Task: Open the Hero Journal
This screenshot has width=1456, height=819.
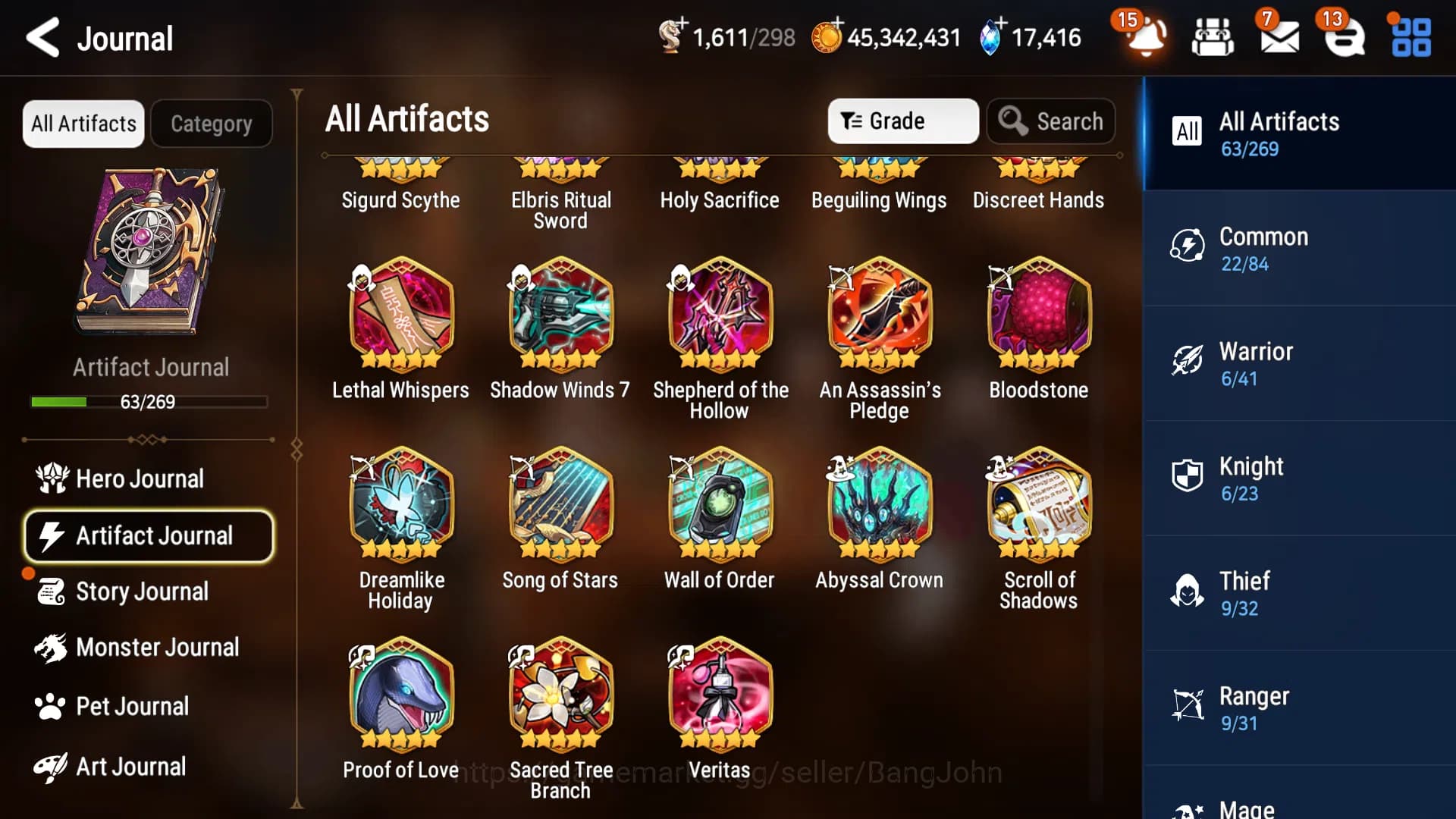Action: point(140,479)
